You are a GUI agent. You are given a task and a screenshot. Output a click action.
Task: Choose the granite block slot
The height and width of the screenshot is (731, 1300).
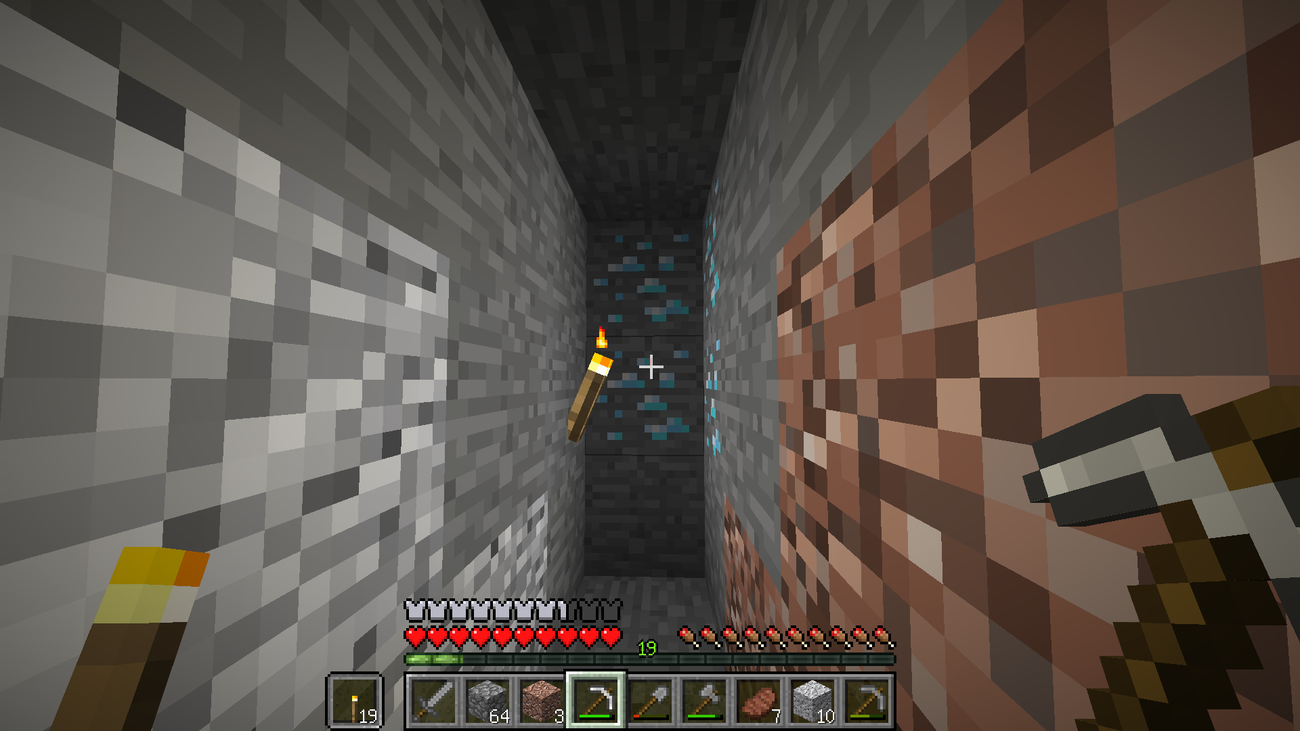[x=542, y=702]
